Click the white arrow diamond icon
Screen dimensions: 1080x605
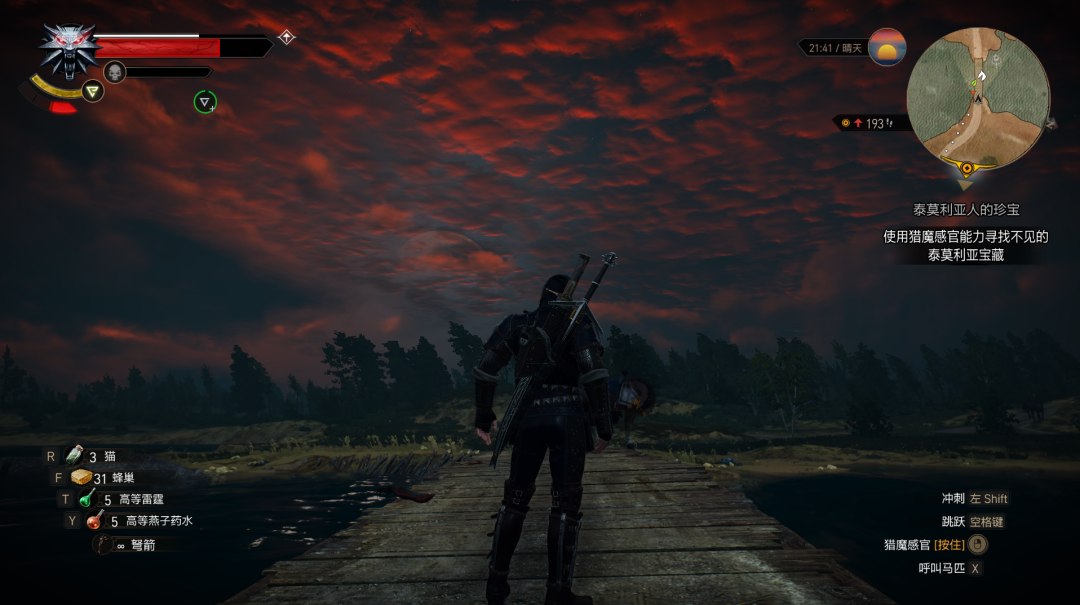(287, 37)
